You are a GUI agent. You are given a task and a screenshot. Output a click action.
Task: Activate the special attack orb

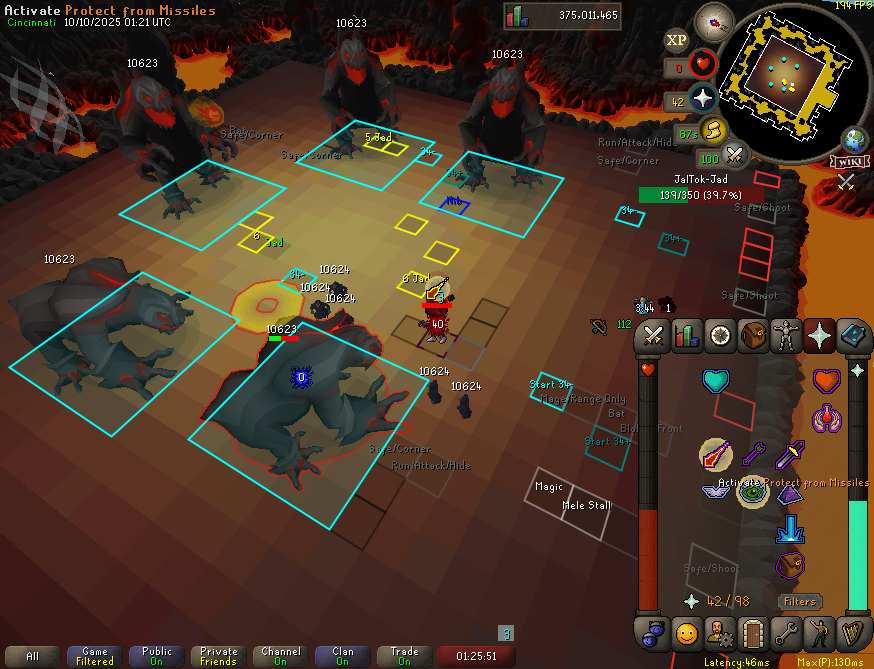tap(736, 156)
